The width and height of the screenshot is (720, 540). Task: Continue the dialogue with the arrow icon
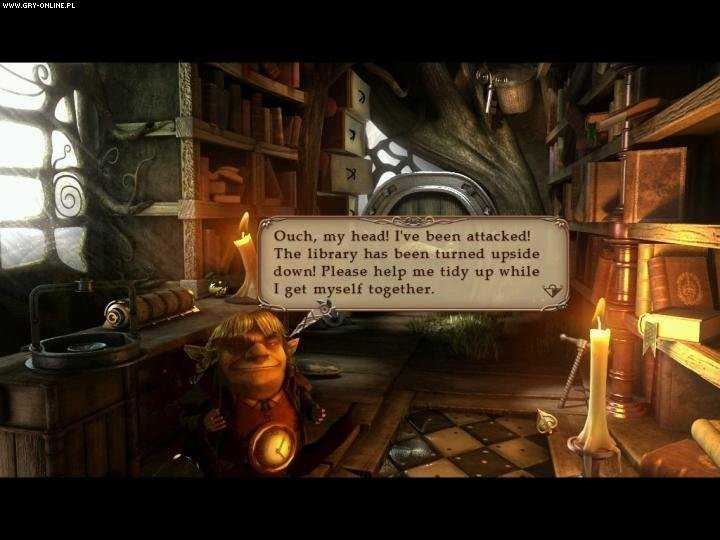[x=550, y=290]
